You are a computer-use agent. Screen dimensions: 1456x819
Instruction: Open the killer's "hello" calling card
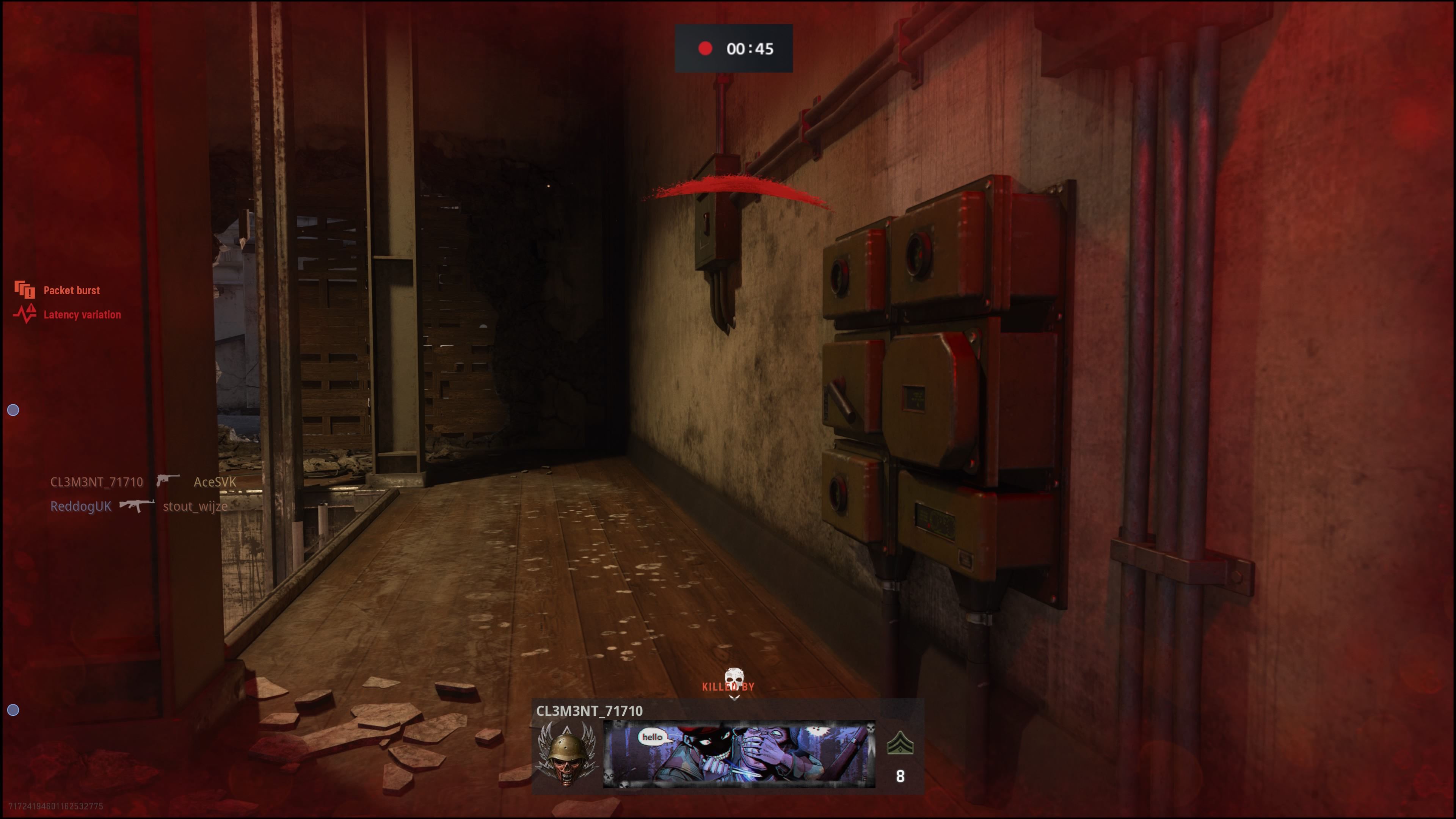(x=739, y=754)
